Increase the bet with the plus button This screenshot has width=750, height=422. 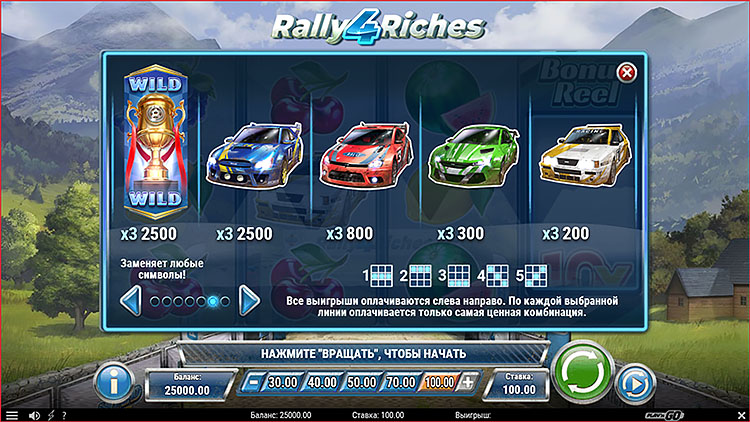pos(466,382)
